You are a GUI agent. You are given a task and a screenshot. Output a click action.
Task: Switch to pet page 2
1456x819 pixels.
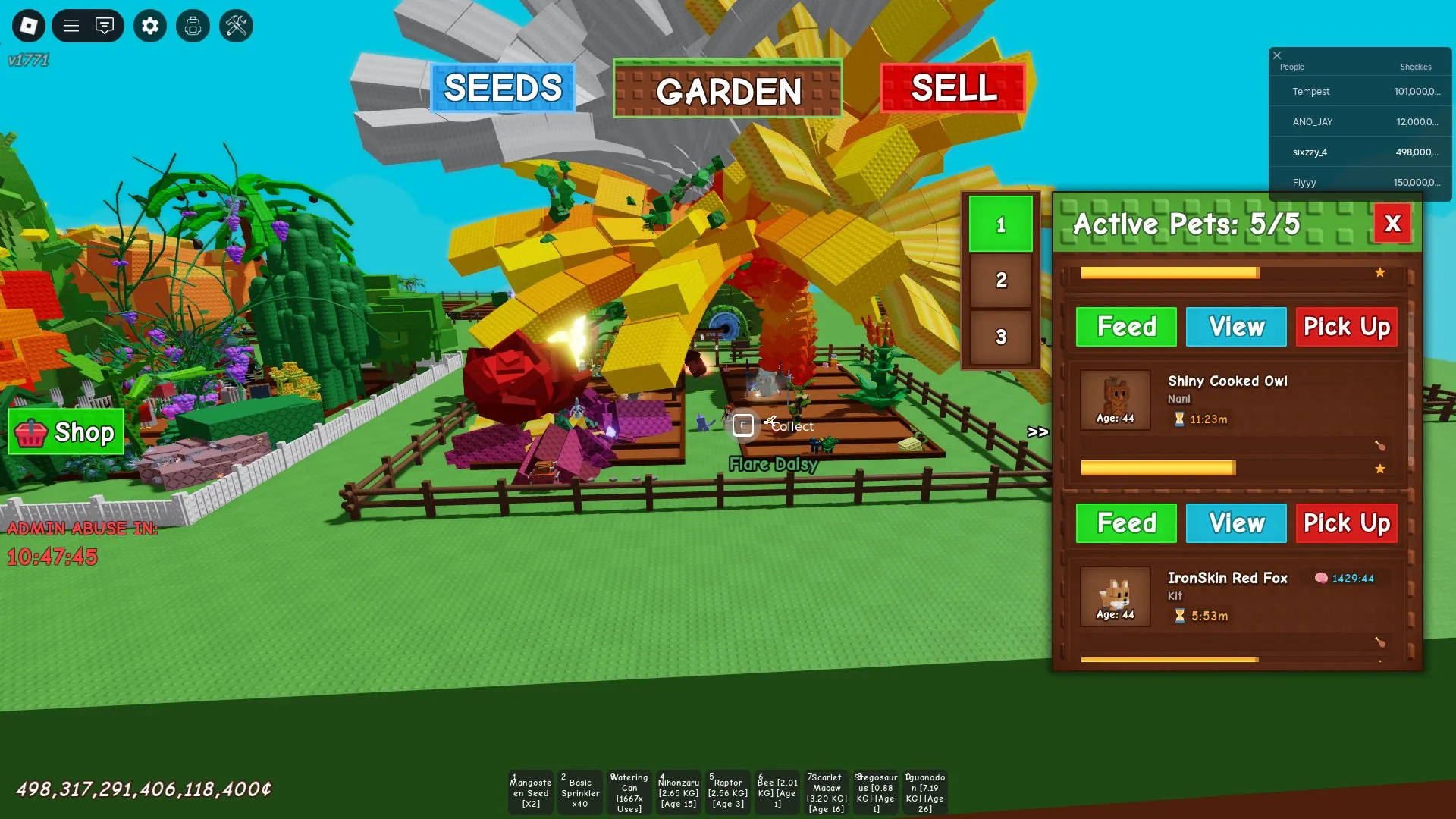click(1000, 280)
